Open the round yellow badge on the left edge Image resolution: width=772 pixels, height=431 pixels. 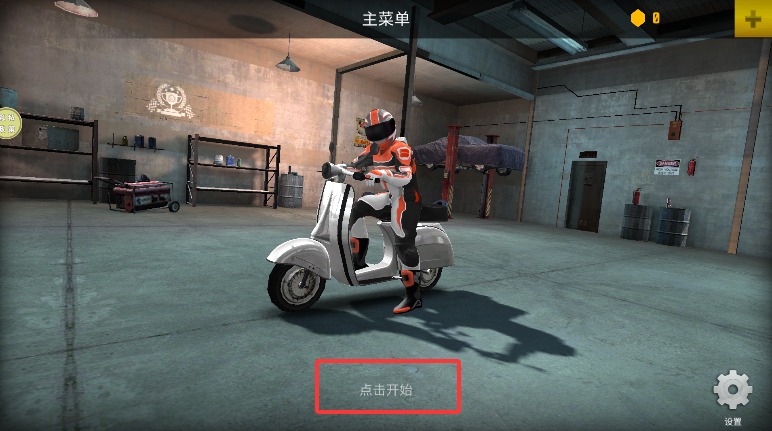click(8, 124)
